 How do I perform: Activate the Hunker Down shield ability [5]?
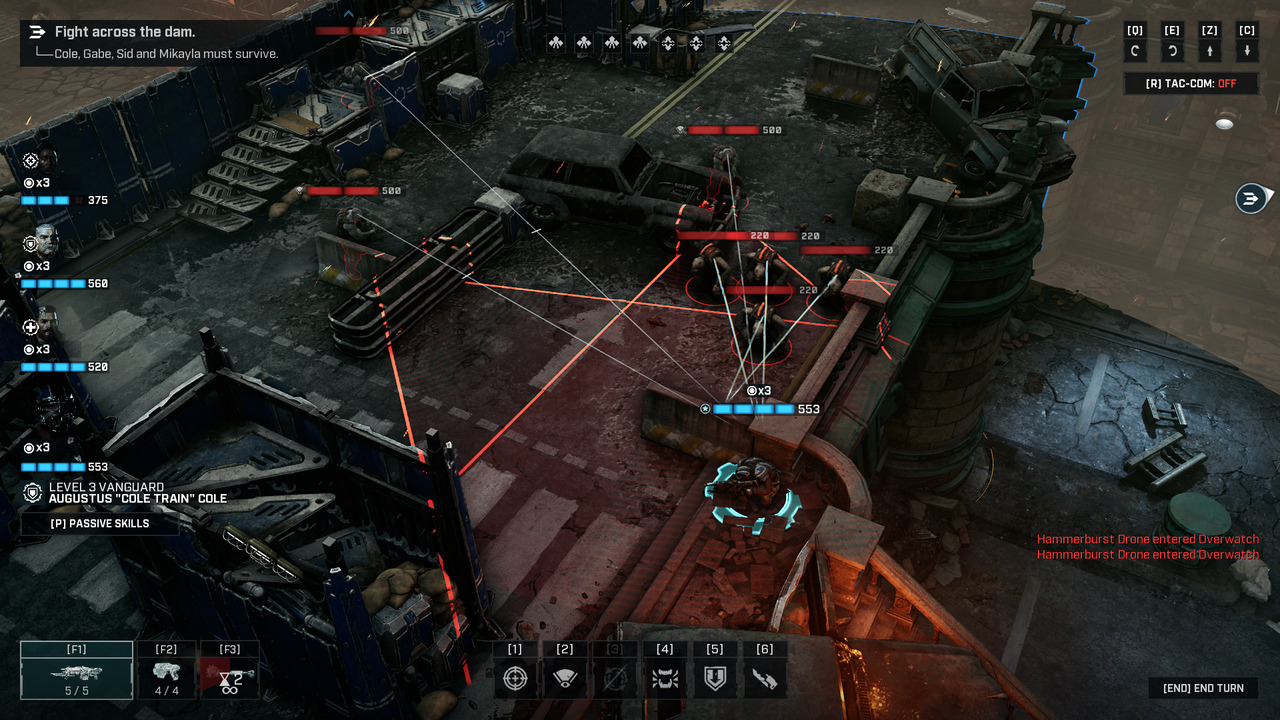tap(715, 677)
